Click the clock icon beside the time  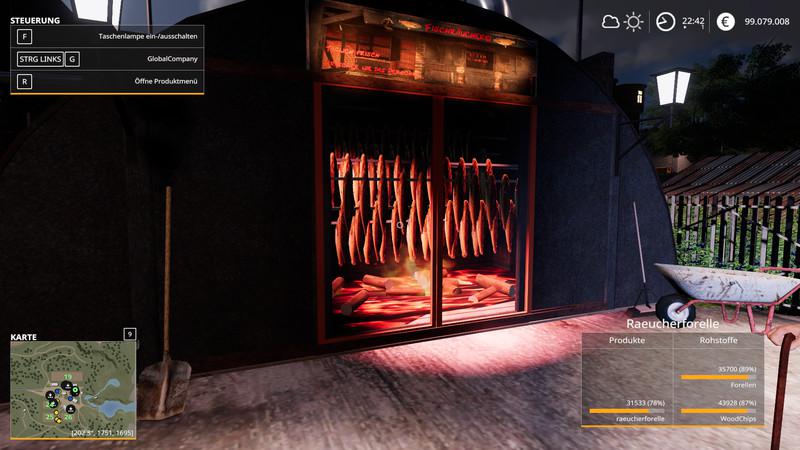point(665,21)
